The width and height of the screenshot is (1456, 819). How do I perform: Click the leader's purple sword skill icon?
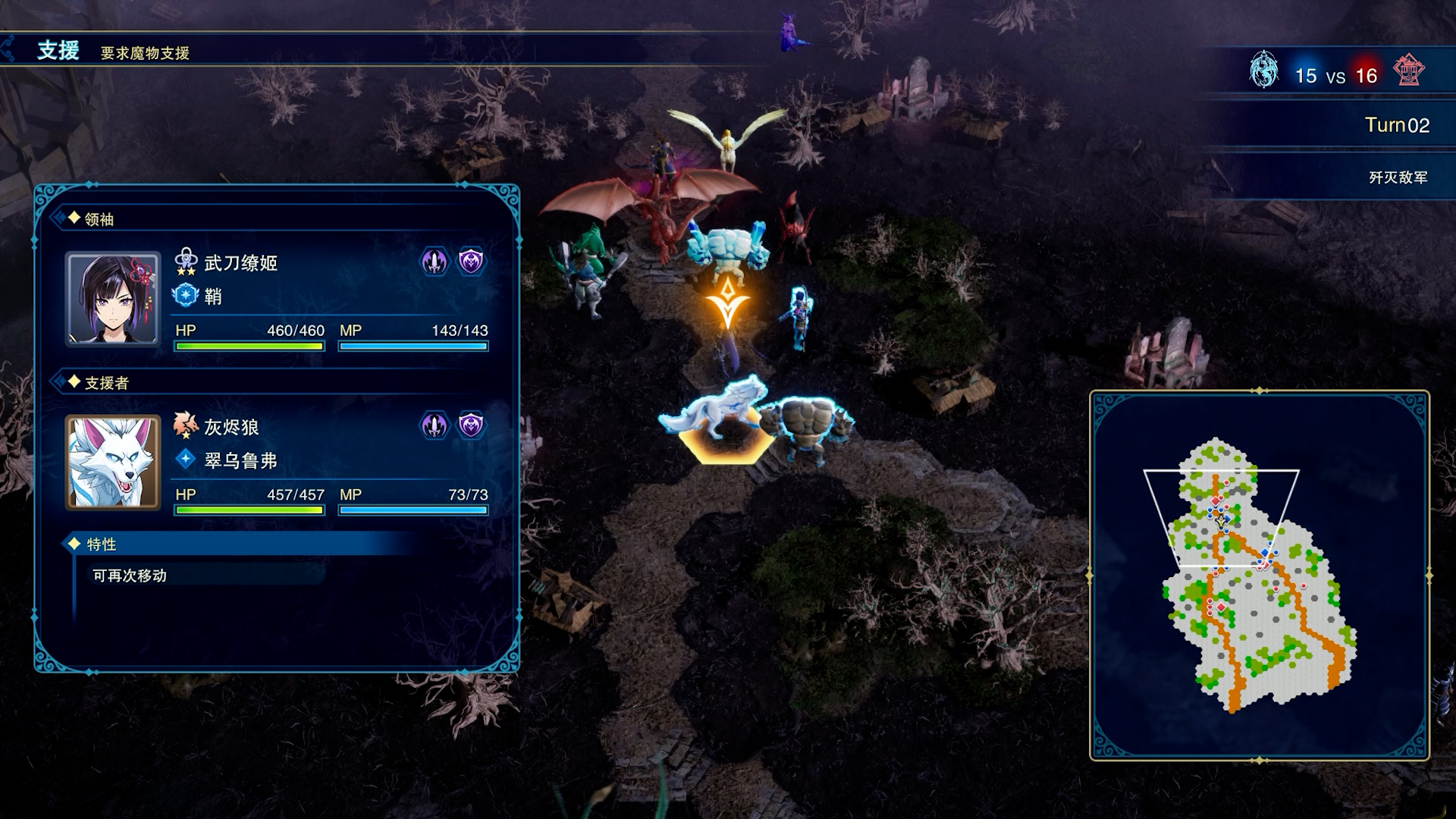click(x=435, y=262)
